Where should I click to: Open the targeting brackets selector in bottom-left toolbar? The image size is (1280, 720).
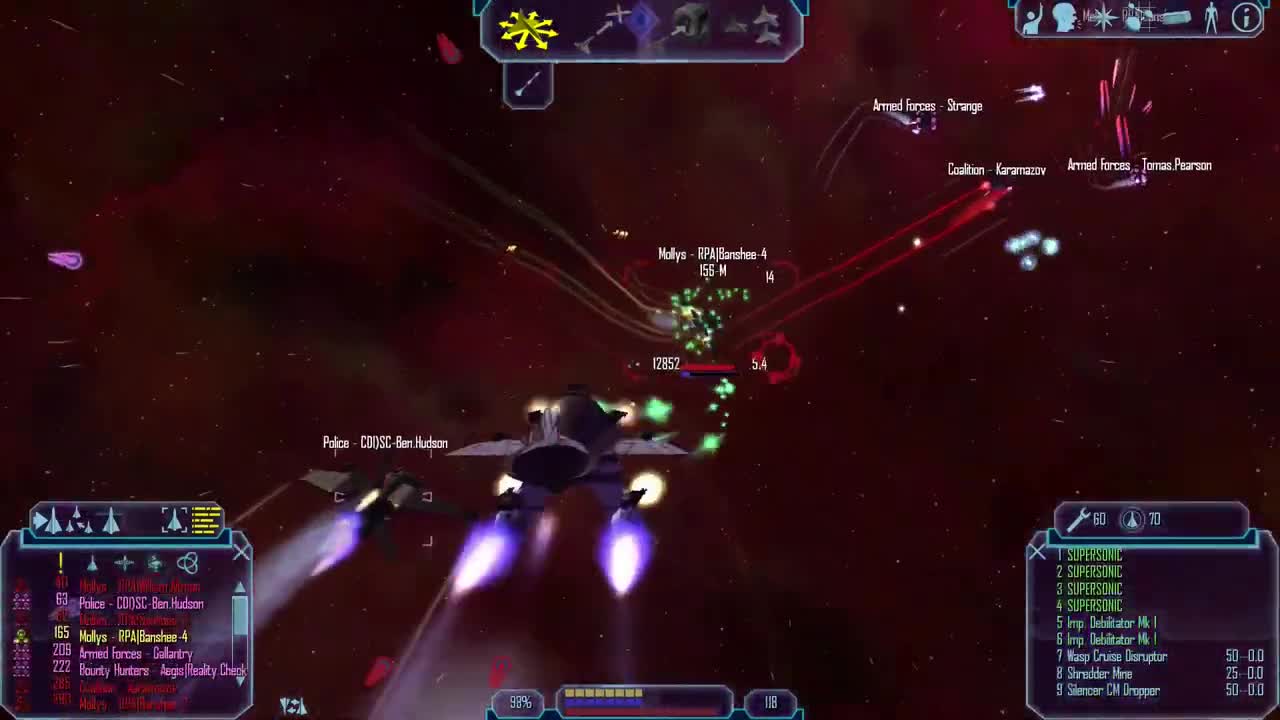point(172,519)
